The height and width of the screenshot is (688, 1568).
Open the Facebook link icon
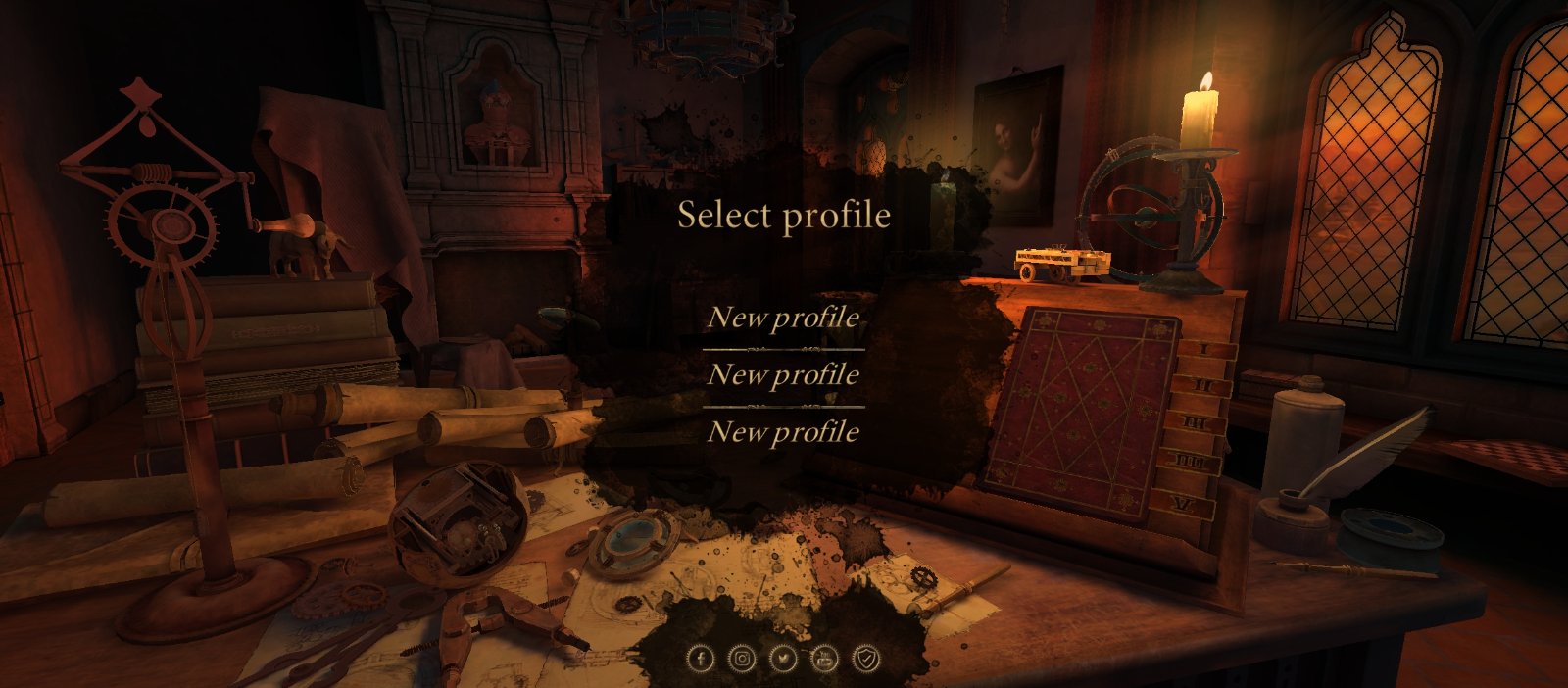point(700,659)
